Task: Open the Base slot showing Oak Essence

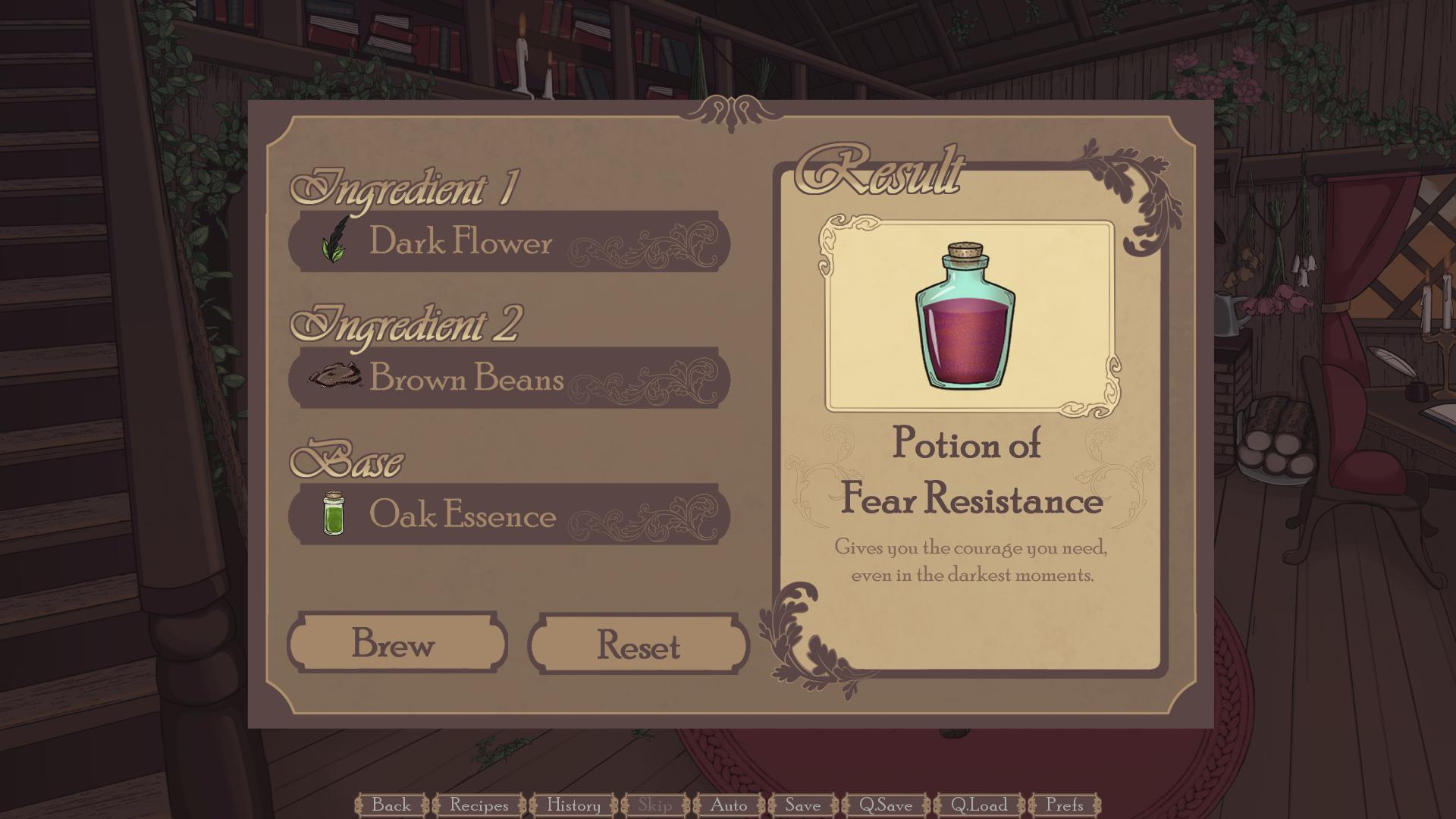Action: 508,514
